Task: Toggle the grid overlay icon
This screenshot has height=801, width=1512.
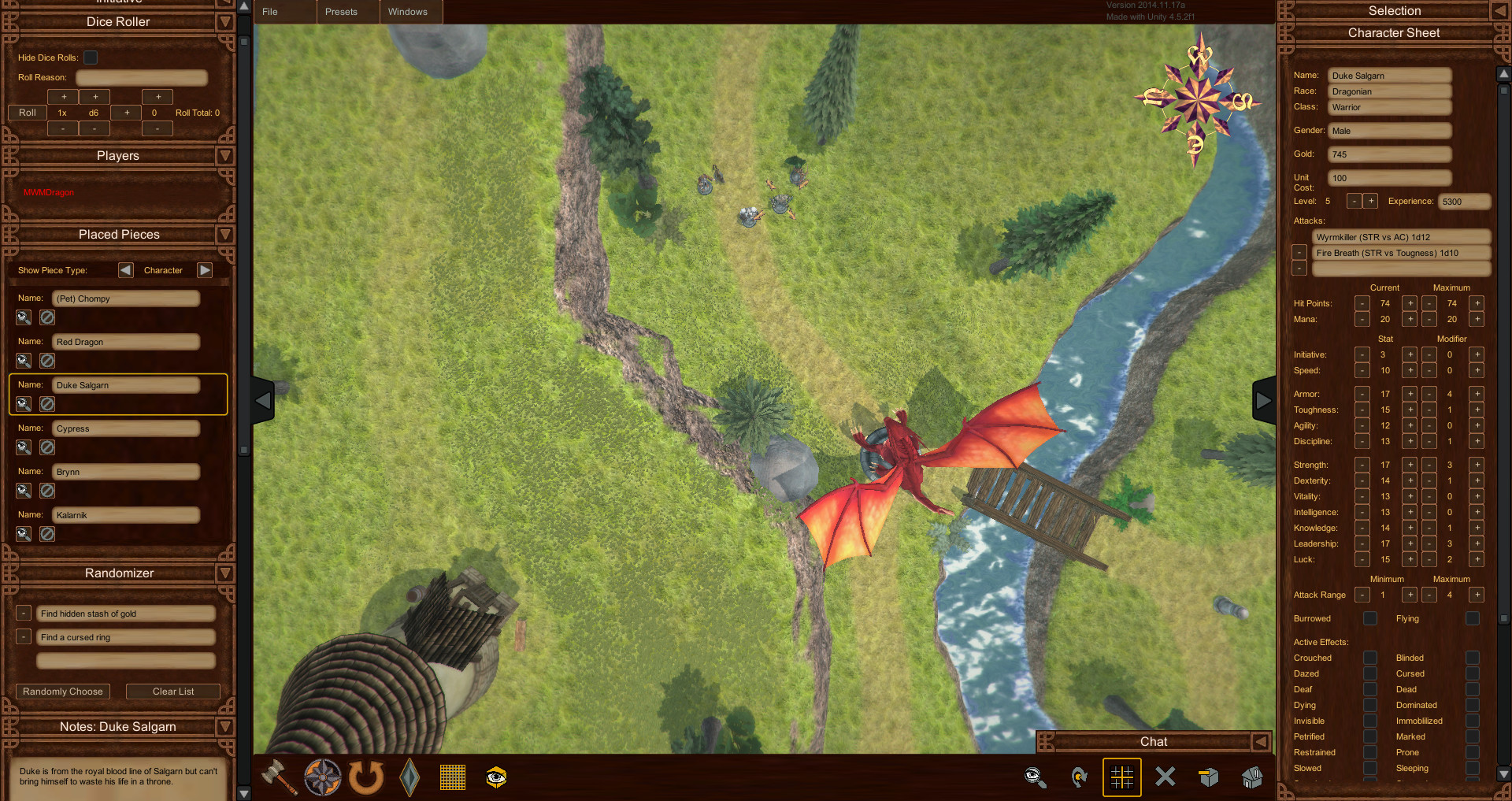Action: [x=452, y=777]
